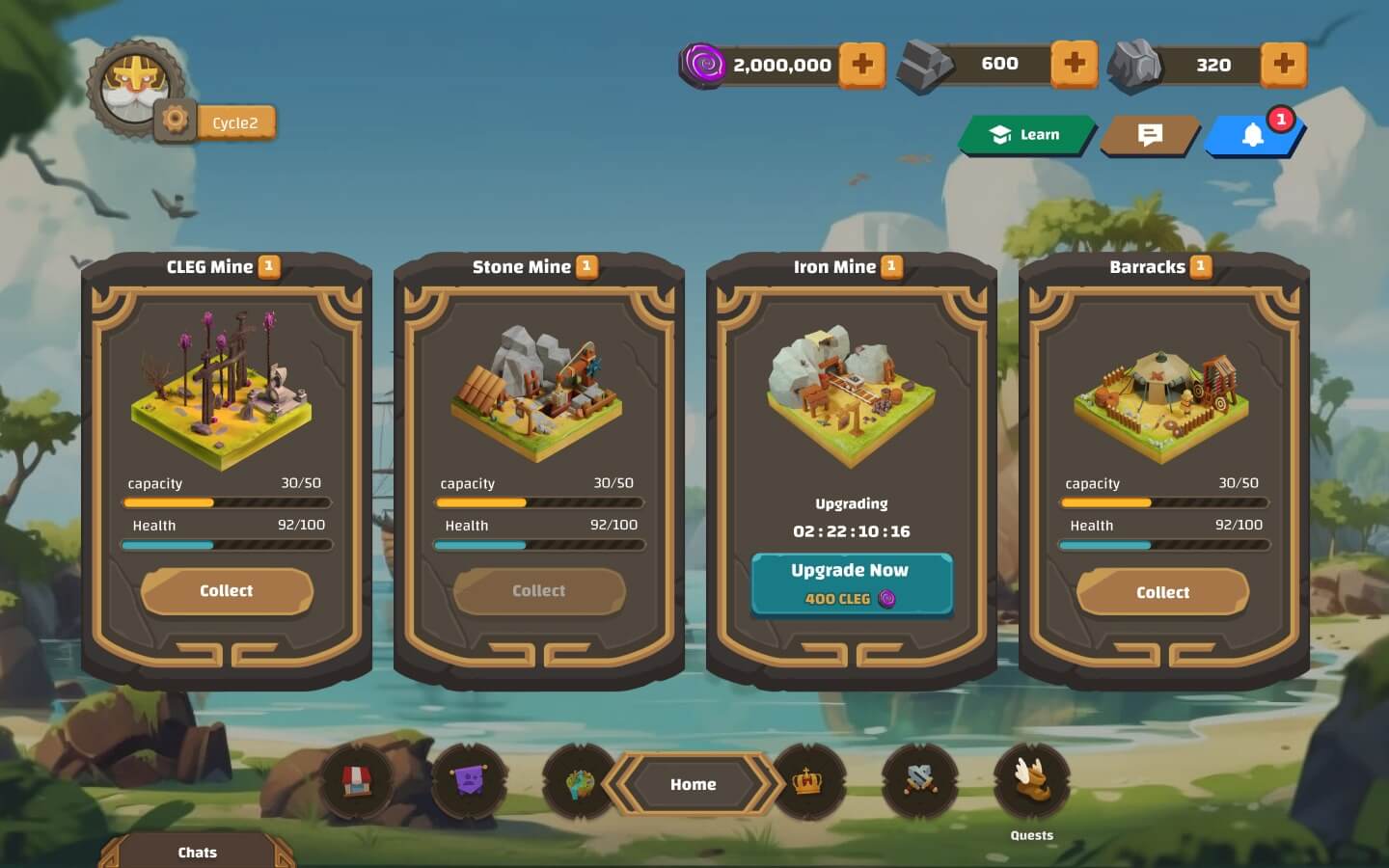This screenshot has width=1389, height=868.
Task: Check notifications on the bell icon
Action: [x=1253, y=135]
